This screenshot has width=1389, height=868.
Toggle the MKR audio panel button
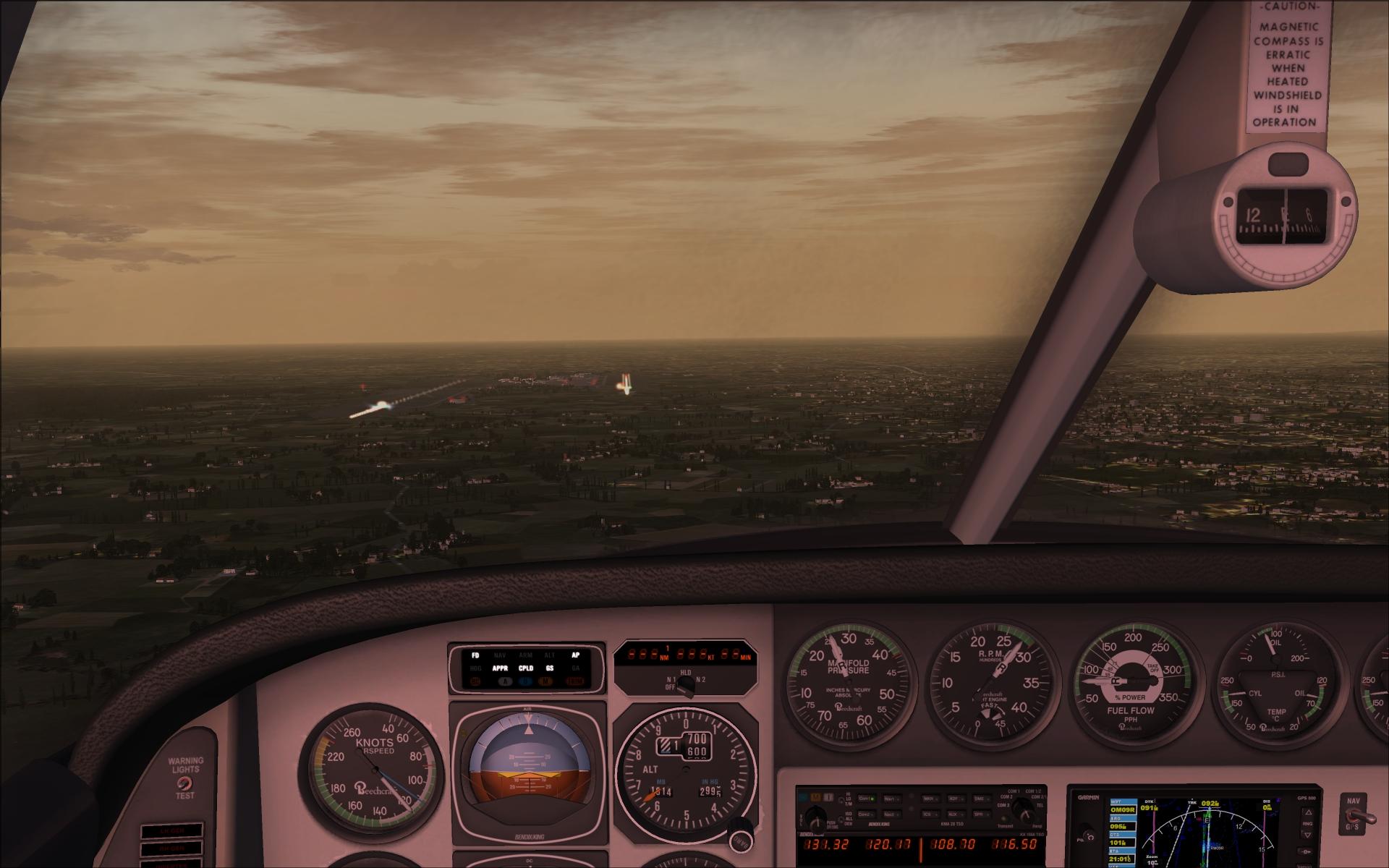click(931, 799)
